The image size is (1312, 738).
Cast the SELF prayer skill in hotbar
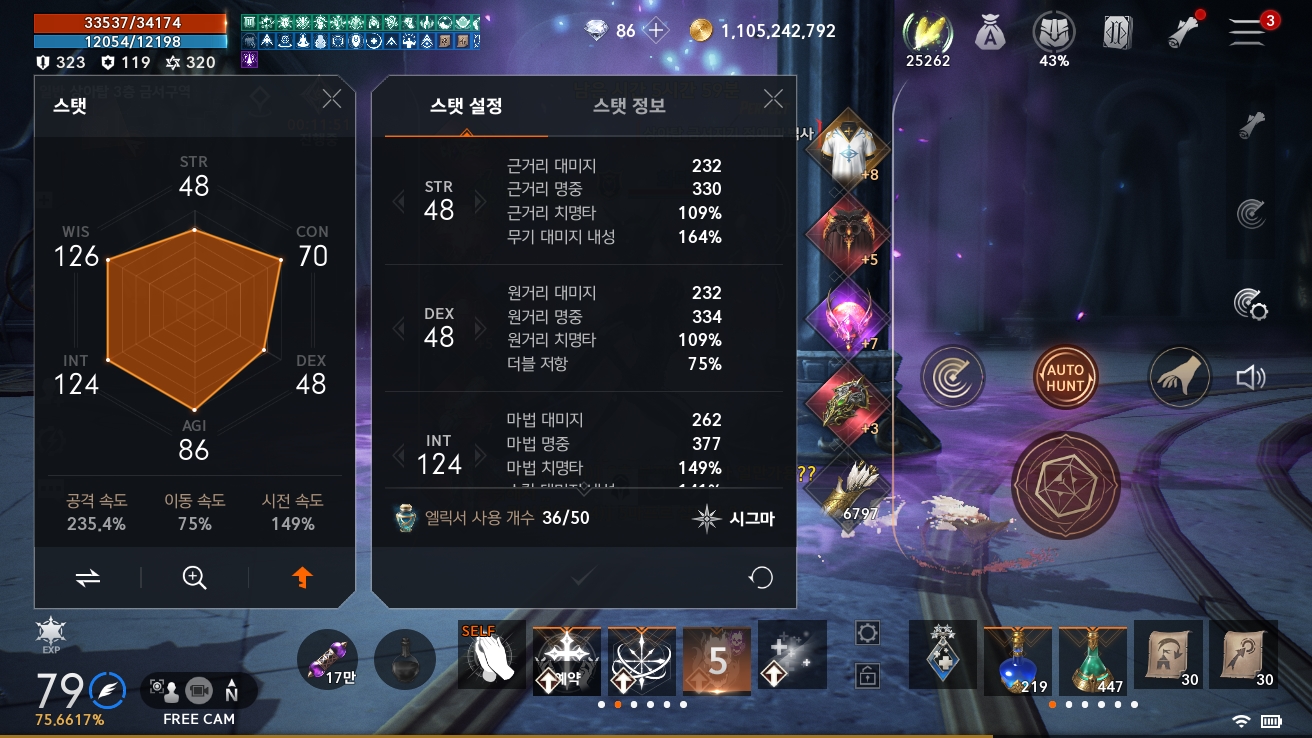(490, 658)
